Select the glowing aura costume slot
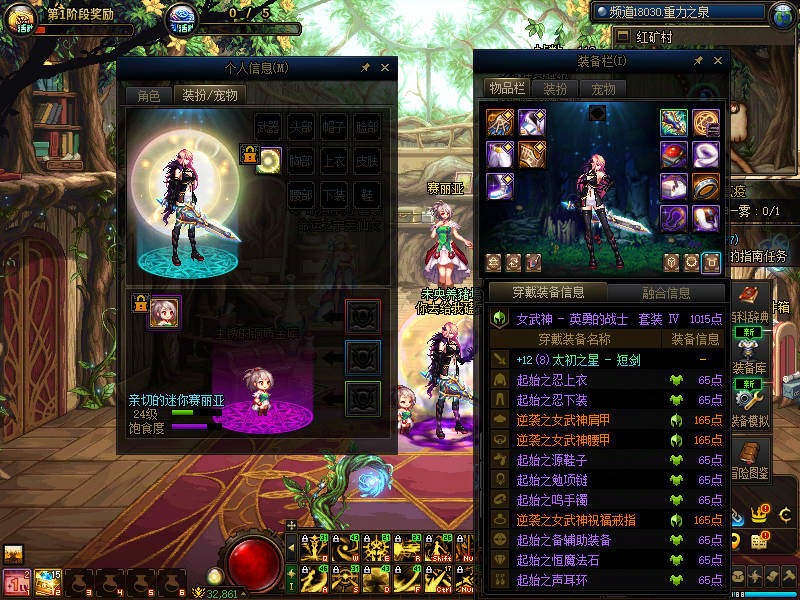800x600 pixels. tap(268, 161)
